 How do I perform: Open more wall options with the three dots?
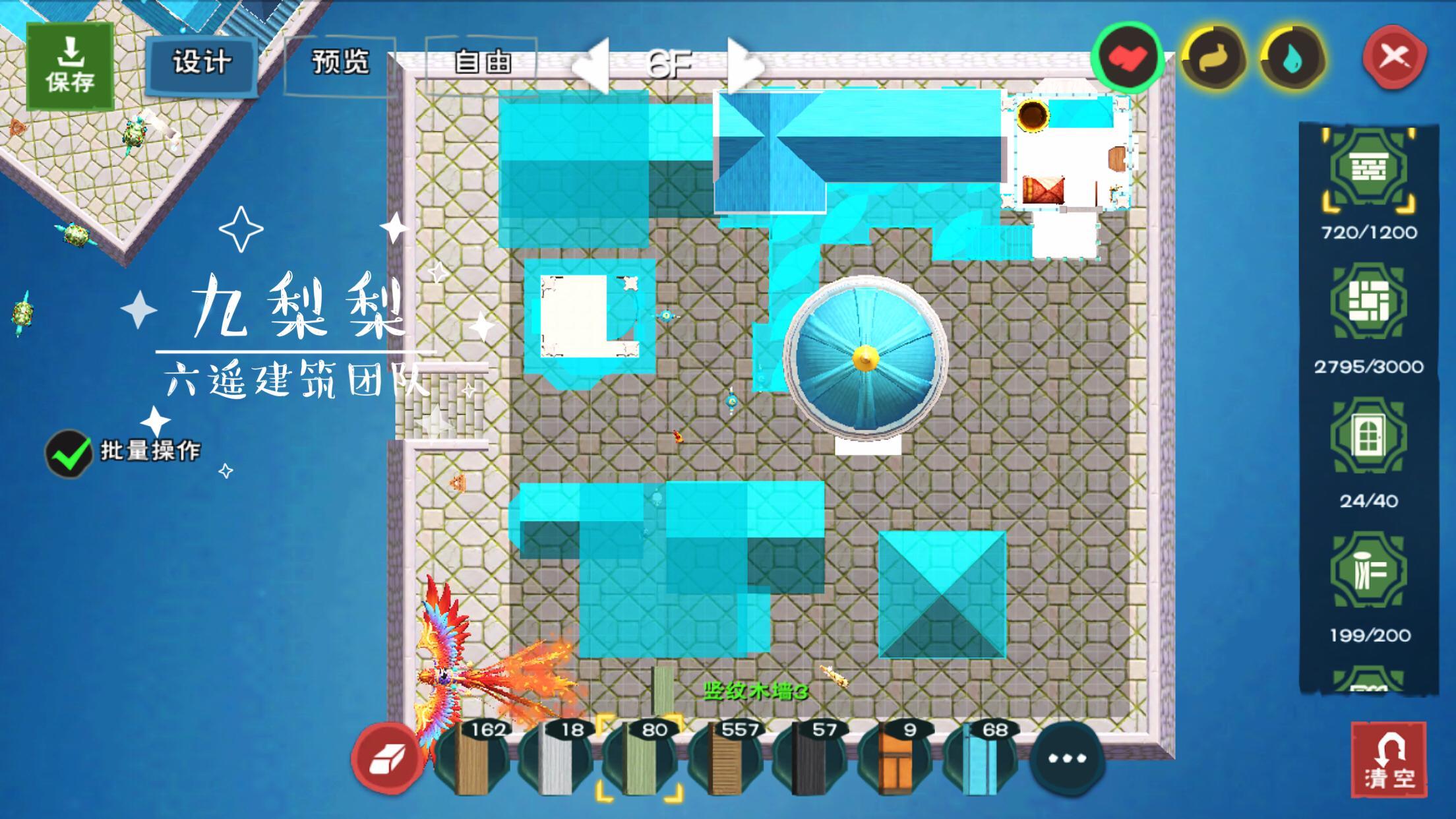coord(1066,758)
